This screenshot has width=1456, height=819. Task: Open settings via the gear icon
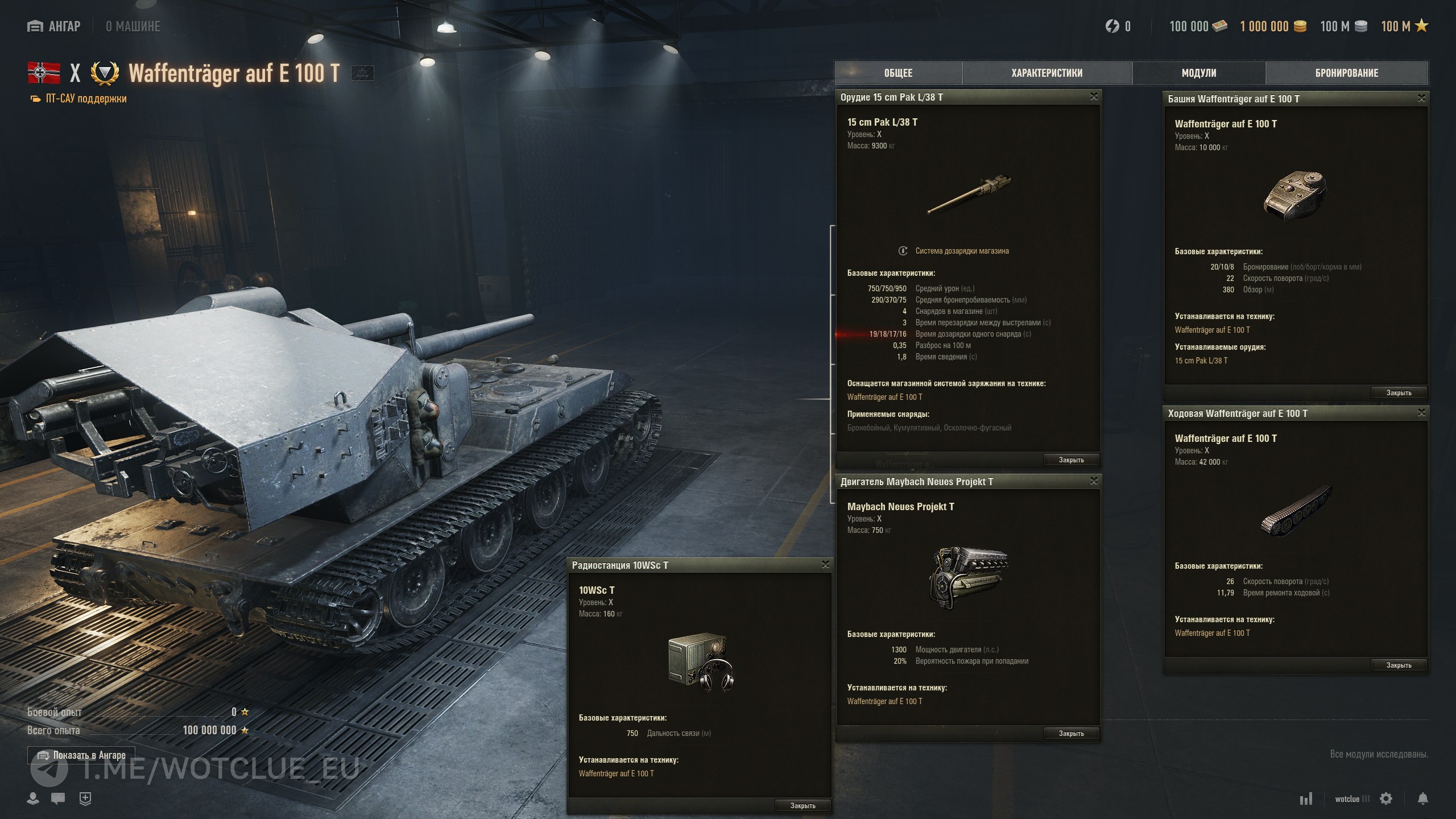[1386, 799]
